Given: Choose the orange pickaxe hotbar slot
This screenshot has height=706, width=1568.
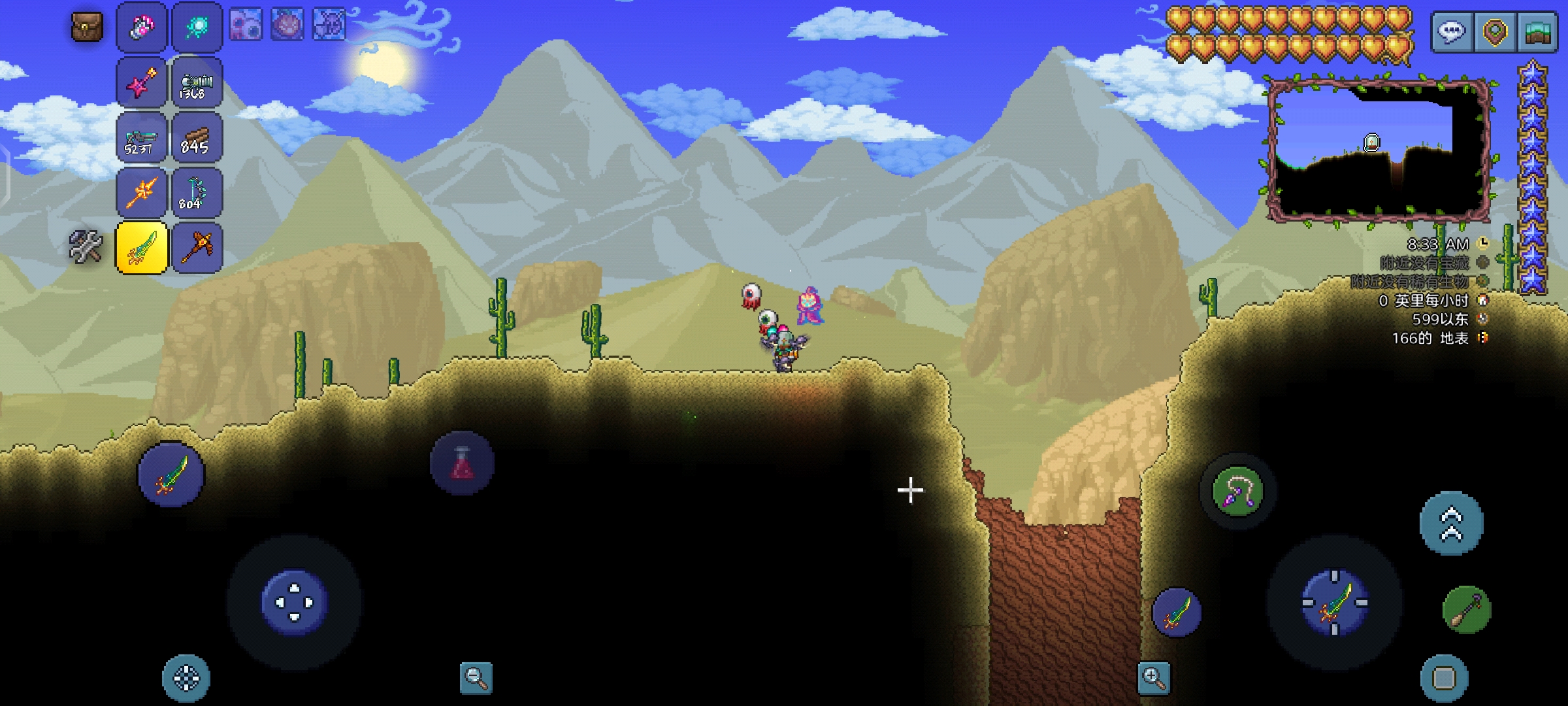Looking at the screenshot, I should point(197,248).
